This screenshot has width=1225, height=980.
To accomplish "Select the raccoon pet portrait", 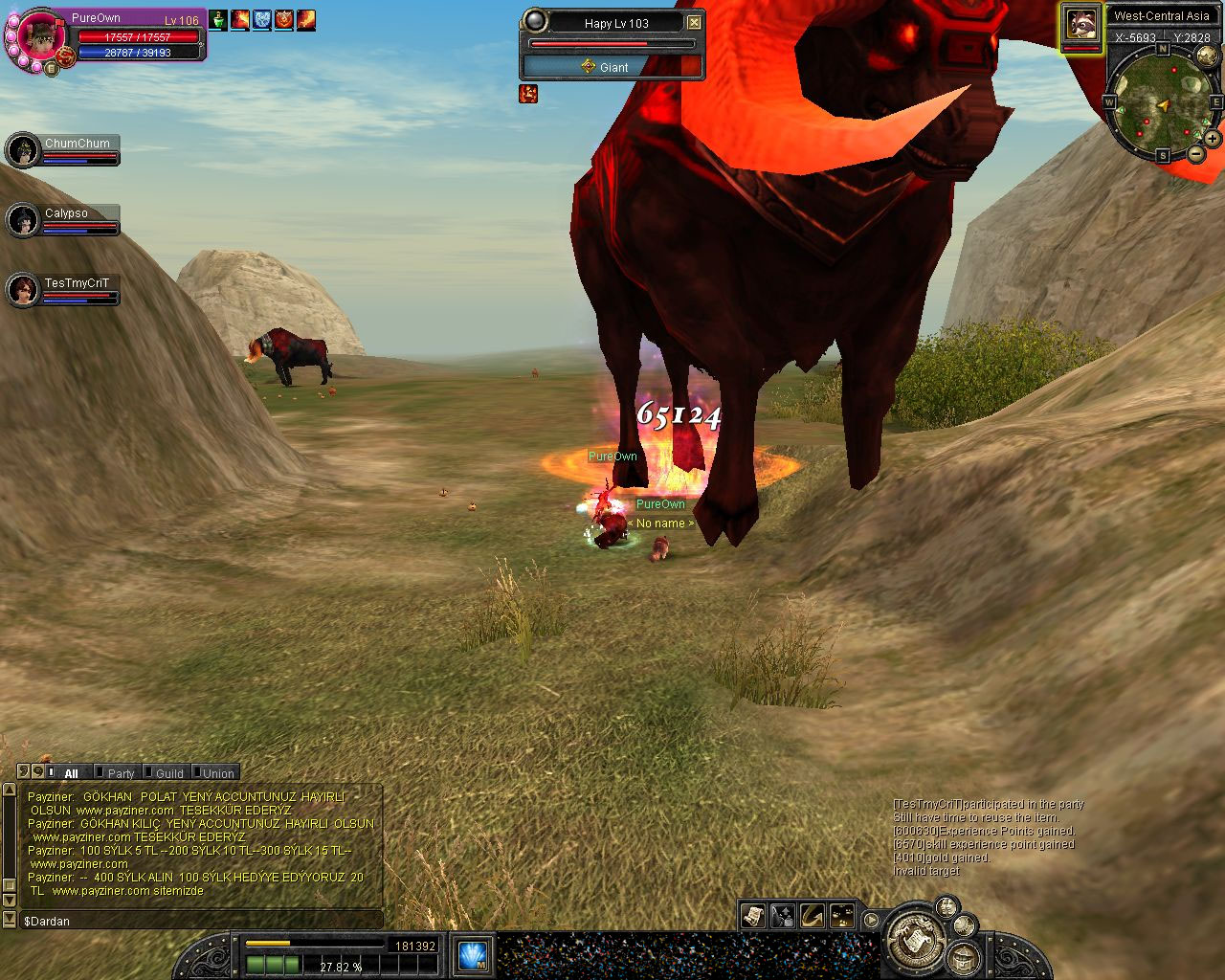I will 1081,23.
